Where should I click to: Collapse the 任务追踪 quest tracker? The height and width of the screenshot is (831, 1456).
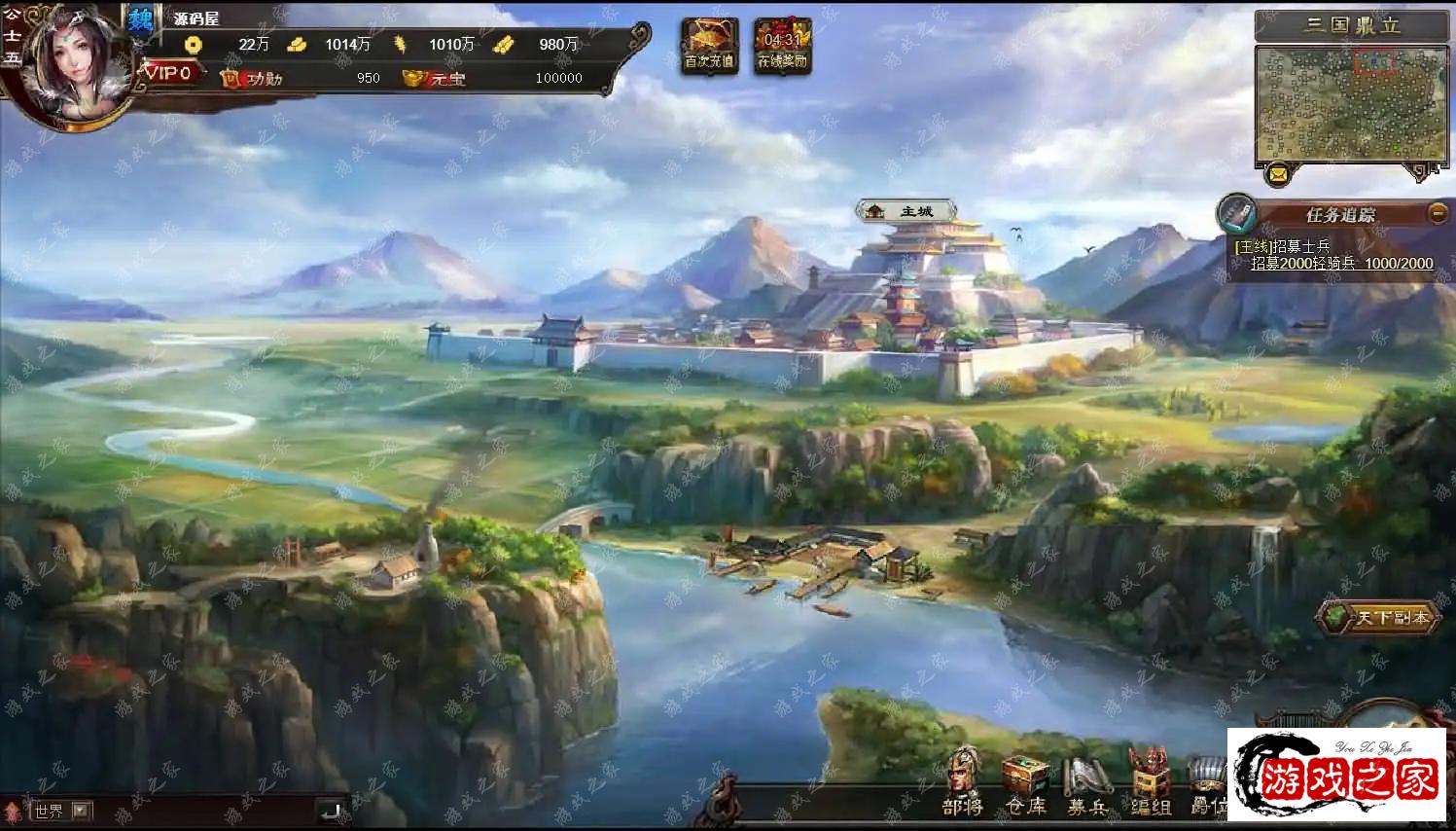[x=1437, y=214]
